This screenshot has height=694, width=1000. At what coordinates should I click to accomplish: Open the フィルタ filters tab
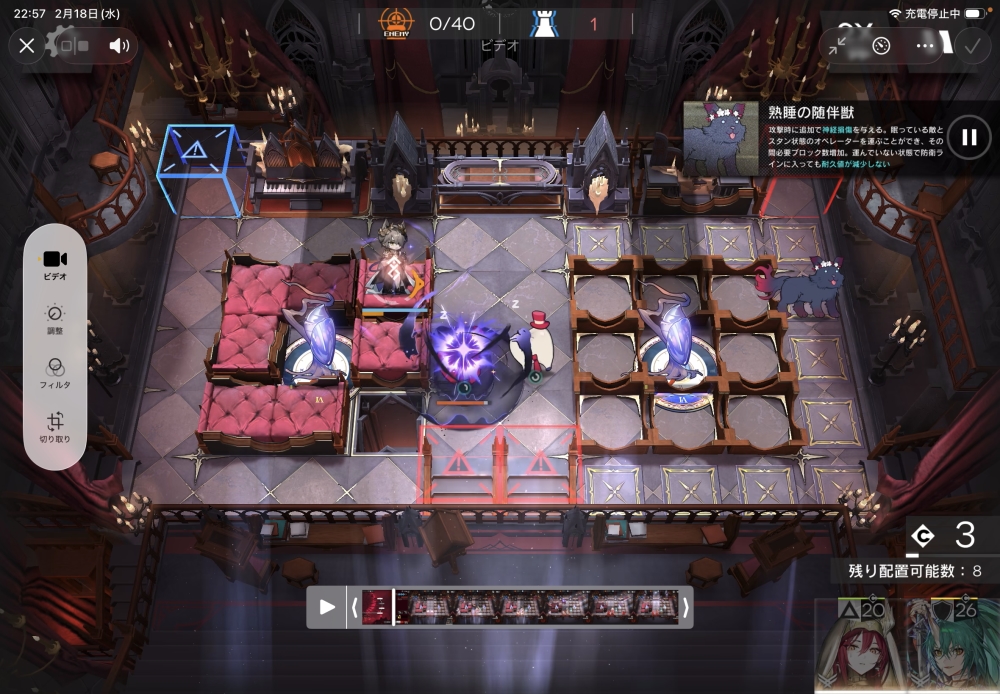tap(55, 373)
